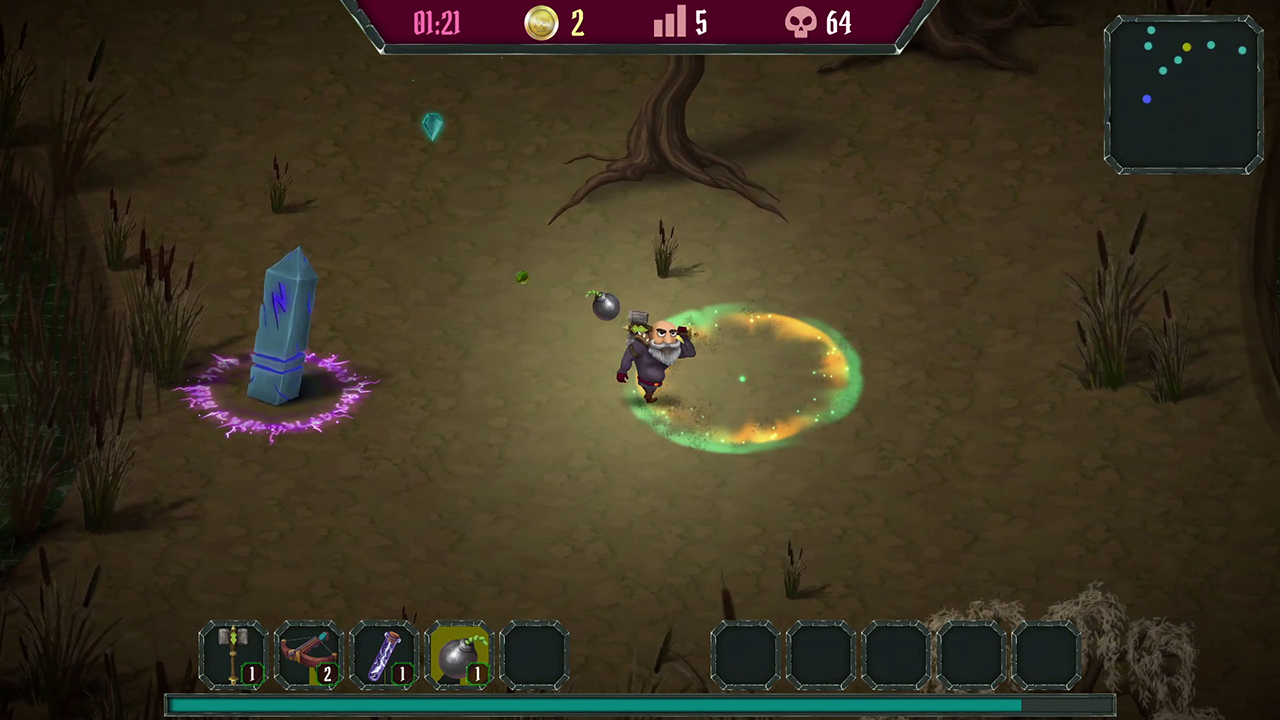
Task: Click the timer showing 01:21
Action: point(436,23)
